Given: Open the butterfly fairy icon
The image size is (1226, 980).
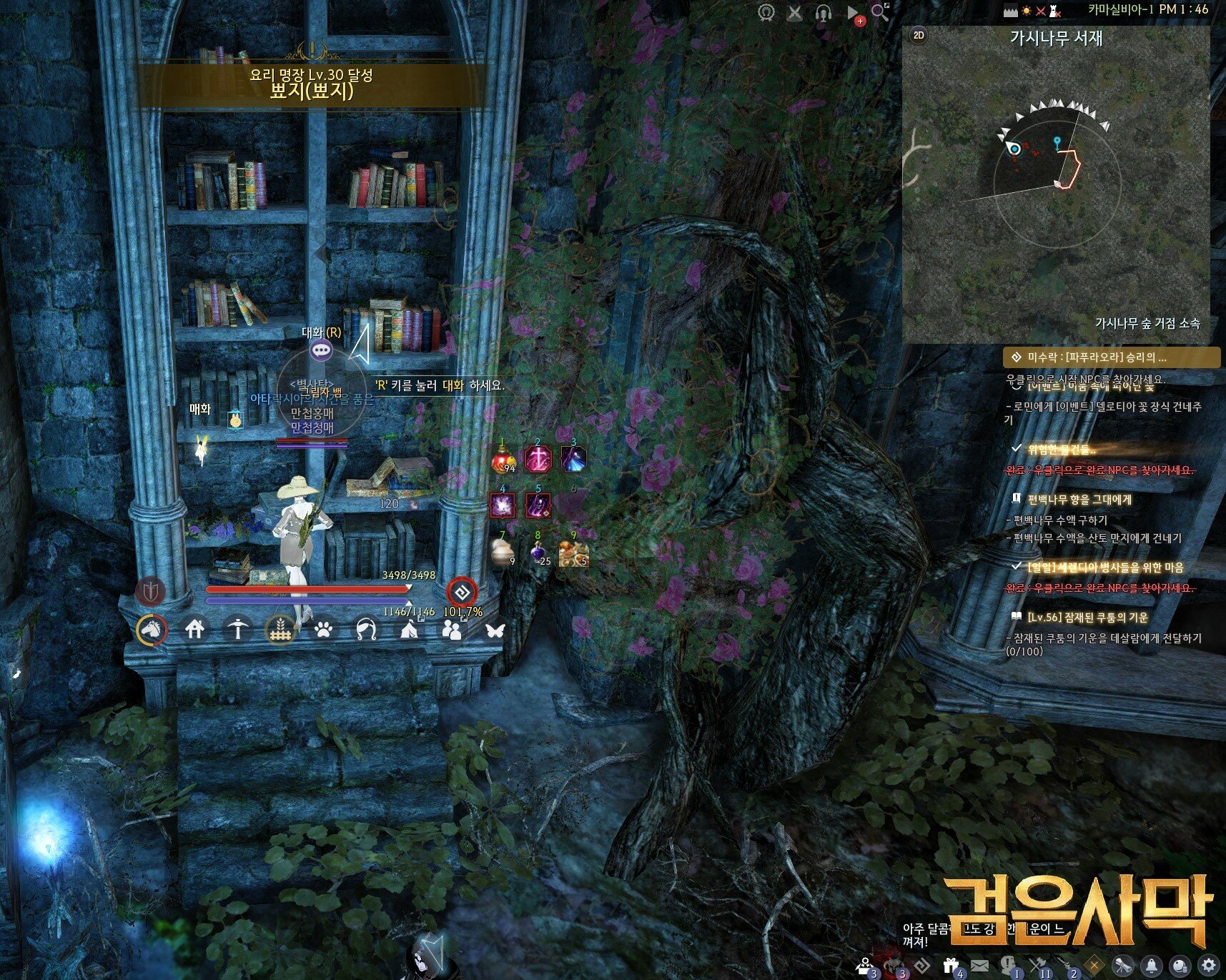Looking at the screenshot, I should point(495,630).
